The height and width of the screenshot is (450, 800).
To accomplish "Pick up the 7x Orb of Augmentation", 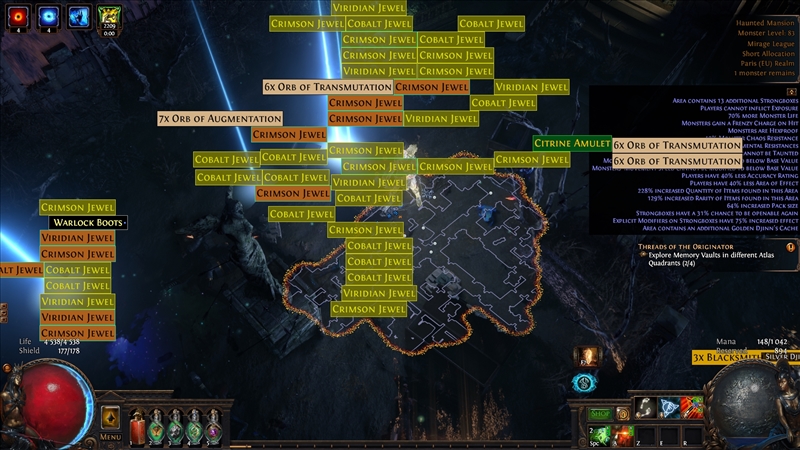I will (x=220, y=119).
